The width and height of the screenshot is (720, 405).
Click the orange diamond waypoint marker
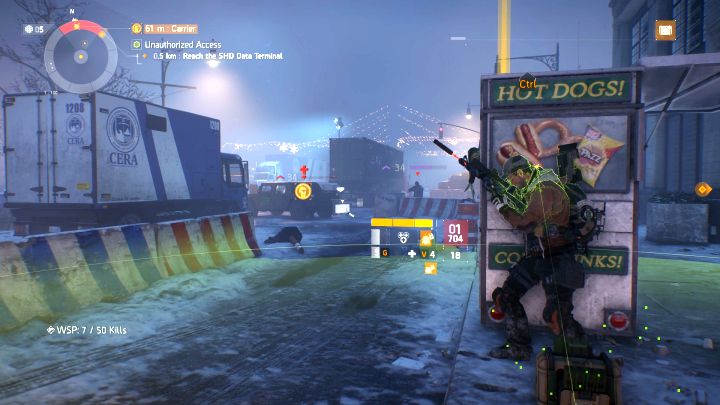pyautogui.click(x=702, y=188)
